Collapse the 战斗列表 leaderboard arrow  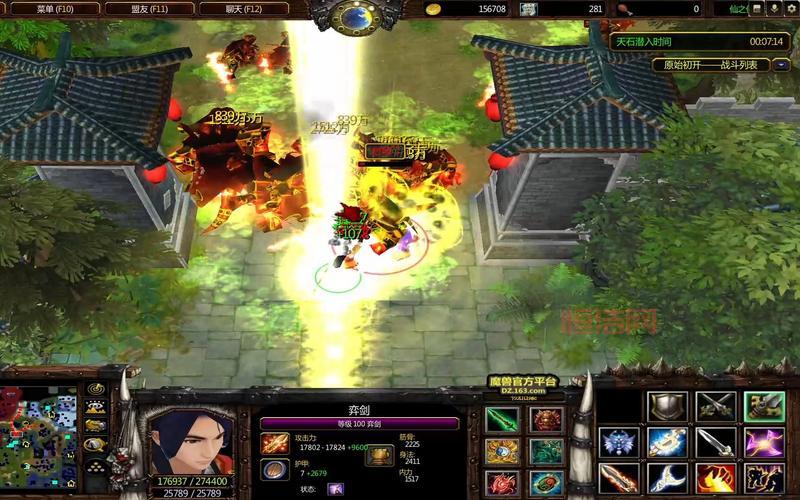781,65
